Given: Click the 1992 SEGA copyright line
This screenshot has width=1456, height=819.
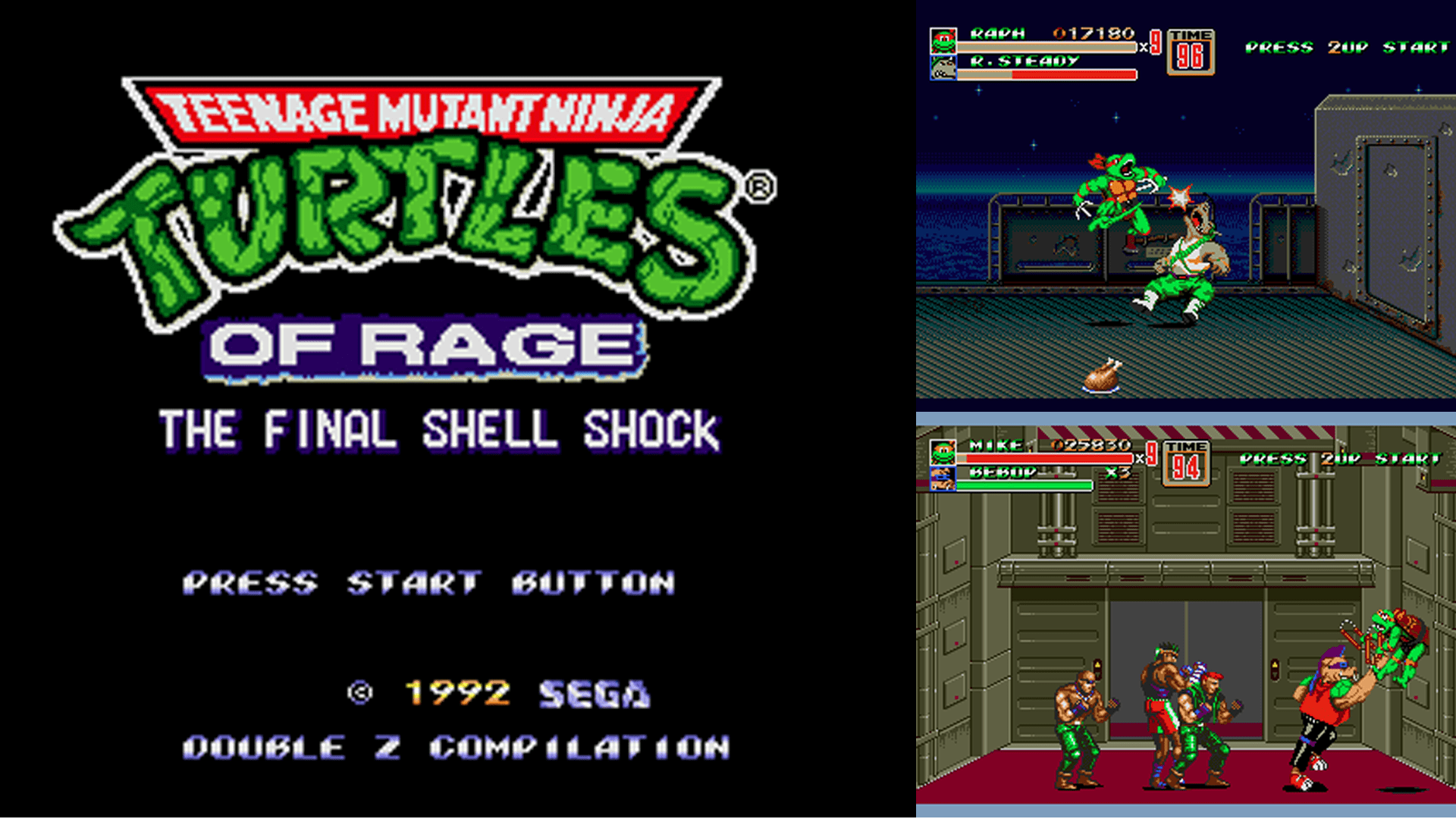Looking at the screenshot, I should (x=500, y=692).
